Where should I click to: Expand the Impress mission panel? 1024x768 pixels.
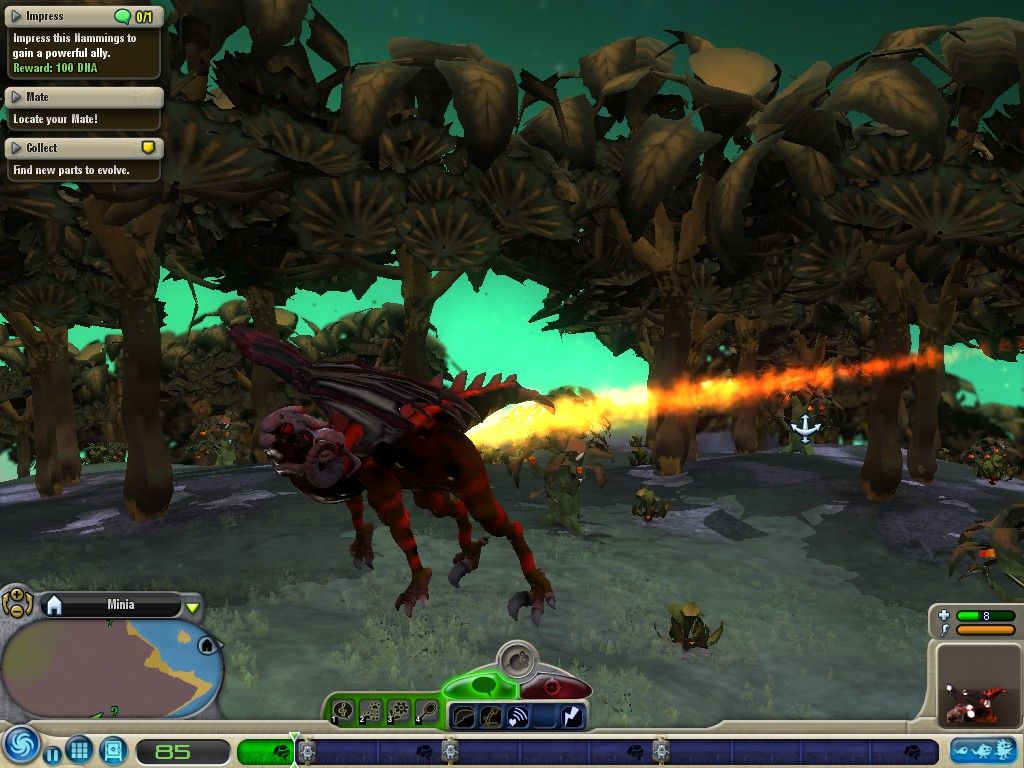tap(16, 16)
